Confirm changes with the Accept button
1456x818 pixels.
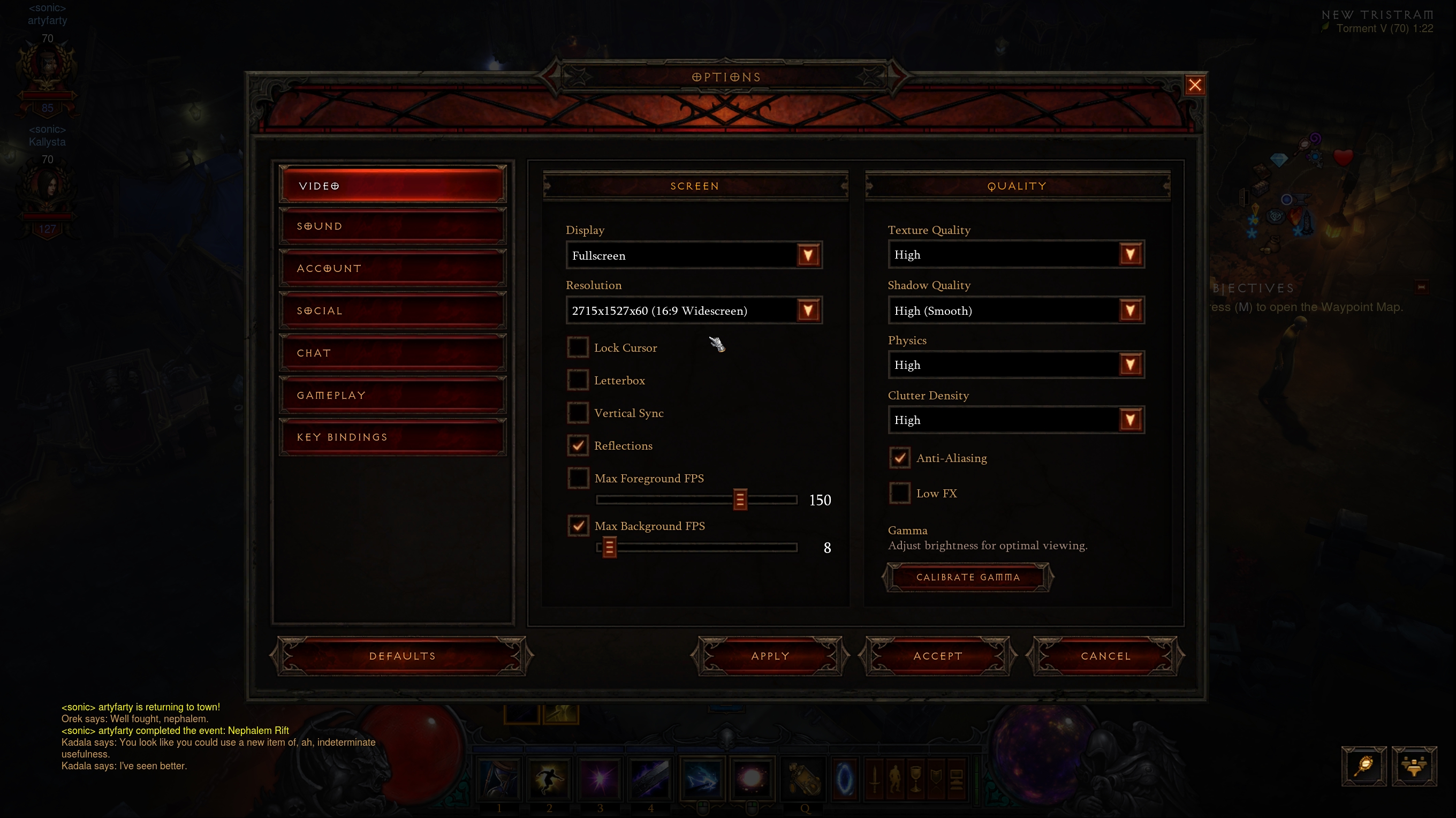pyautogui.click(x=937, y=656)
